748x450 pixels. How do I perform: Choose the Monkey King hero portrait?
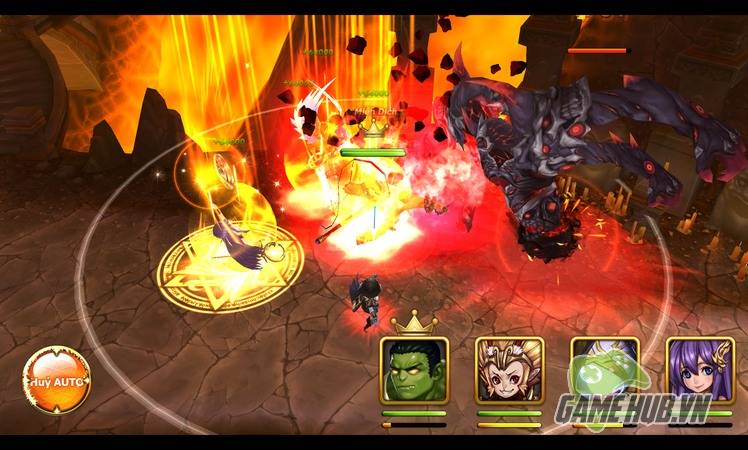509,370
